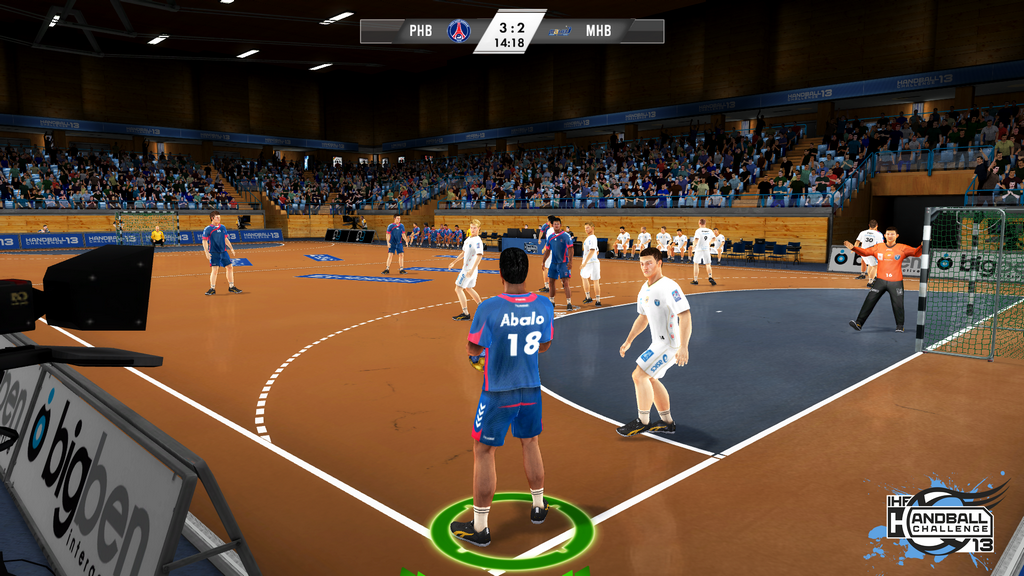
Task: Click the PHB team crest in scoreboard
Action: [x=459, y=31]
